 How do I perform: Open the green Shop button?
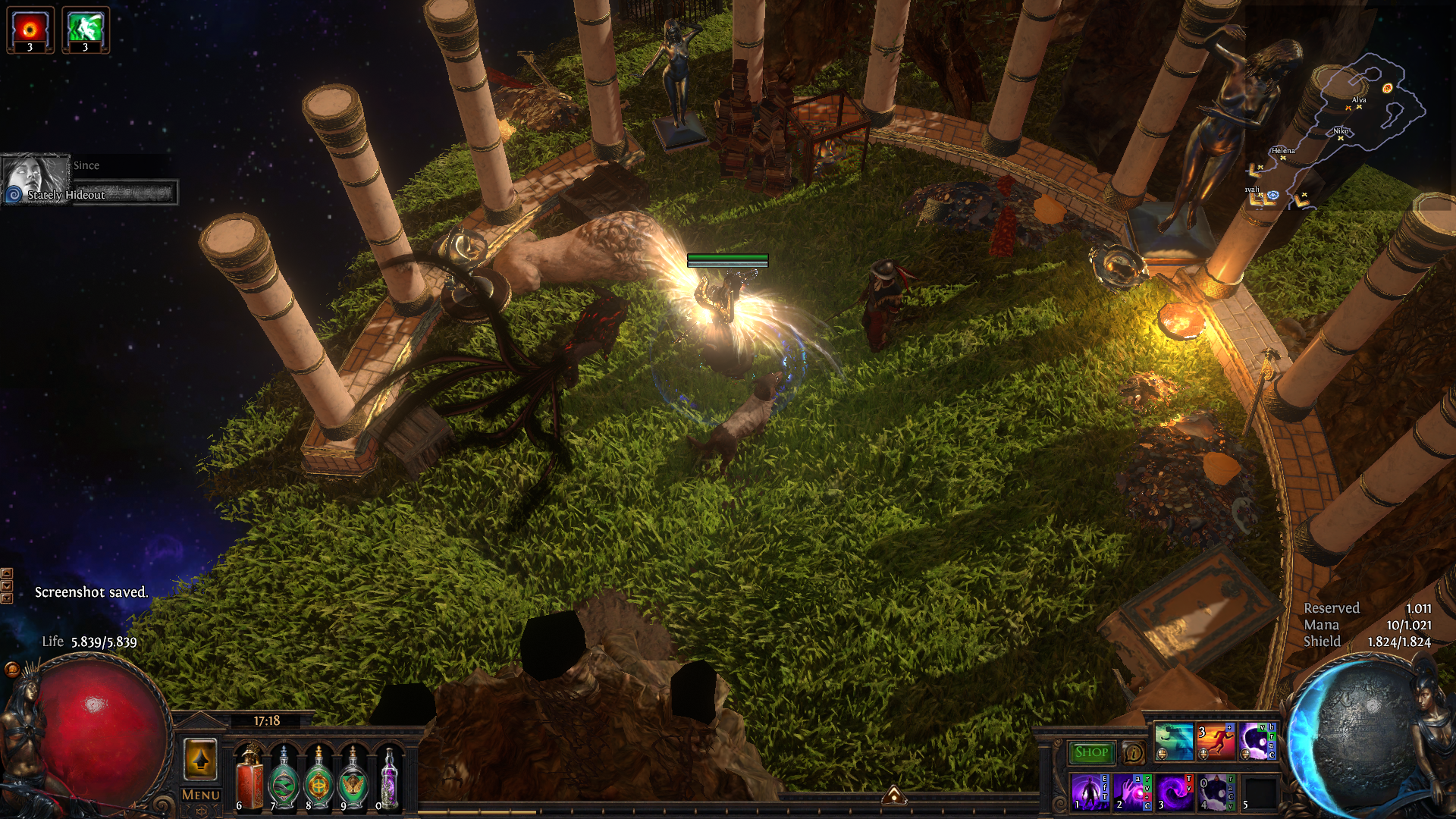coord(1091,752)
